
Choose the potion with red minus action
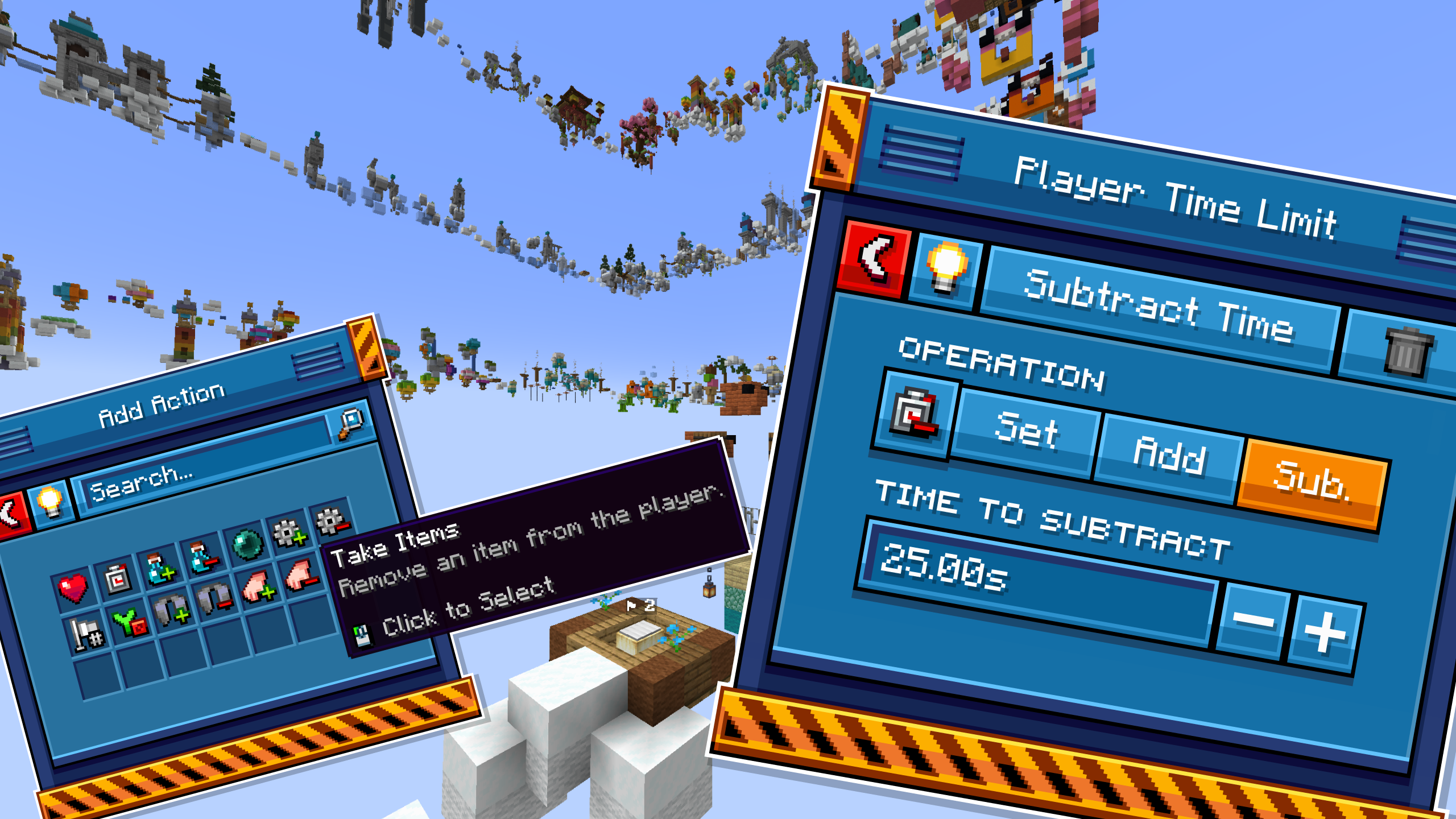point(203,557)
